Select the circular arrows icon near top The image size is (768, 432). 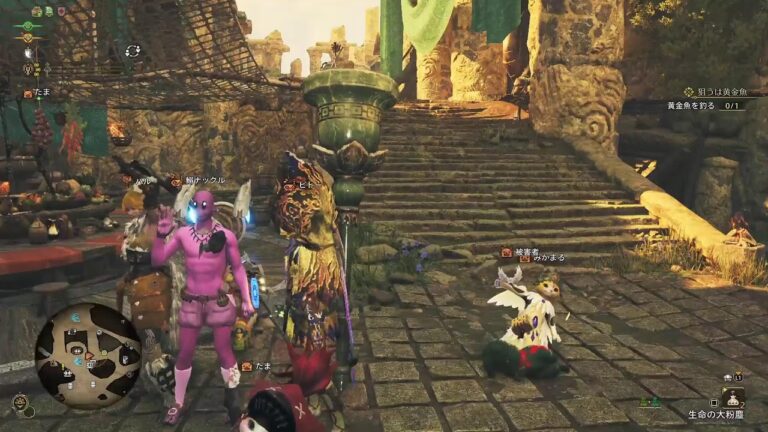pos(133,49)
